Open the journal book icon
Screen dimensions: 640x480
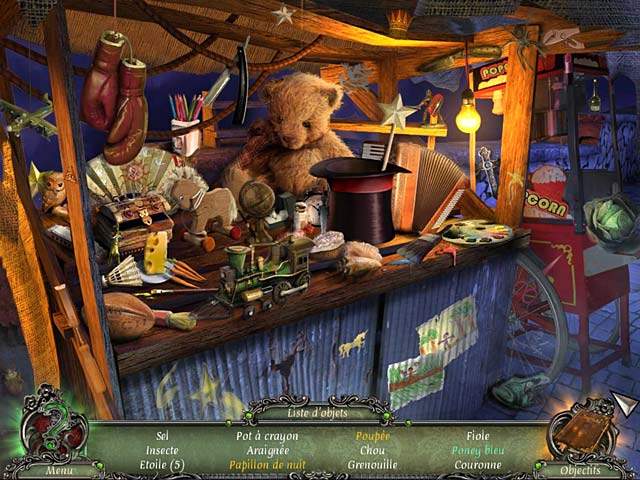584,430
